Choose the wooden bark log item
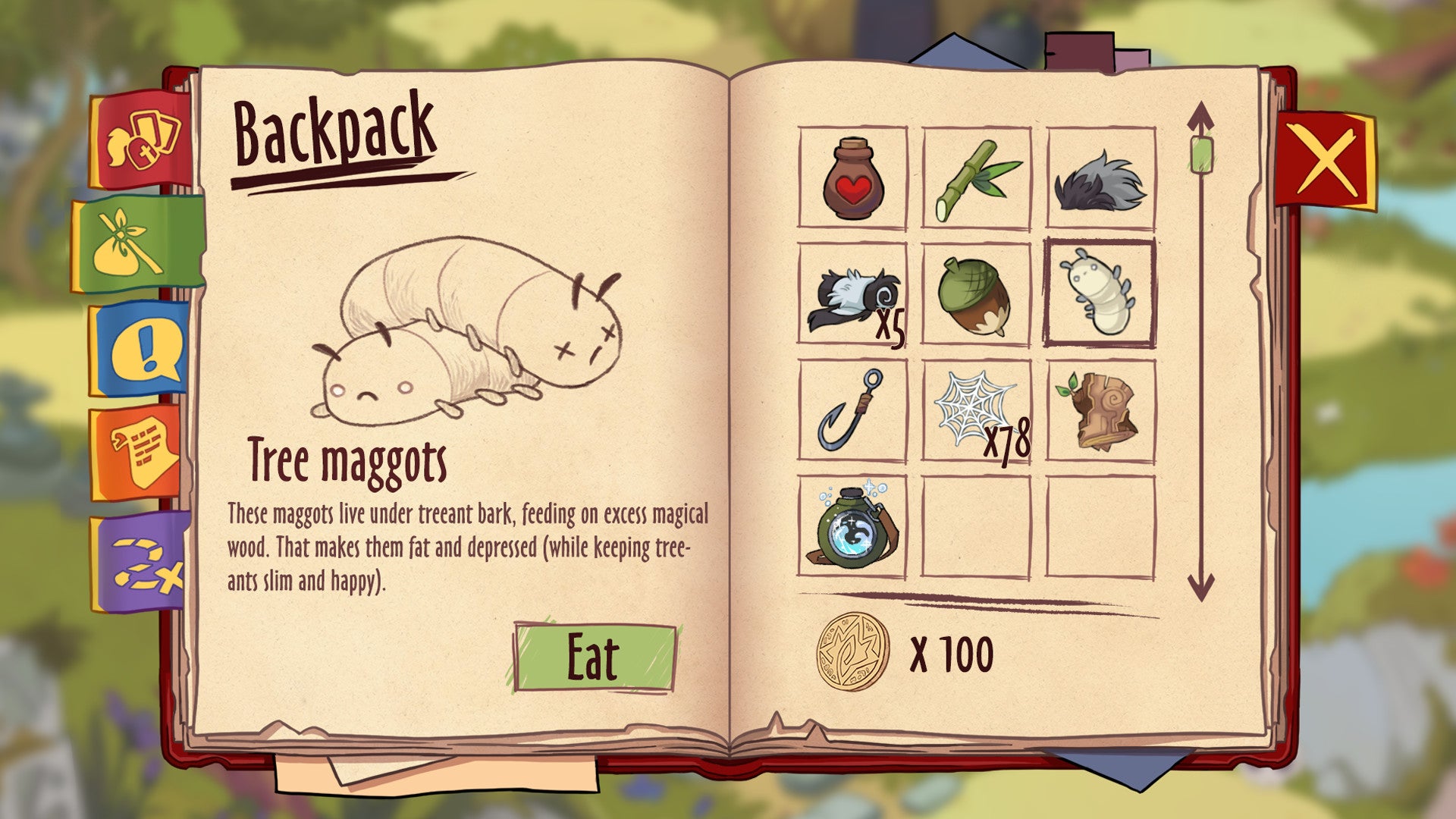1456x819 pixels. tap(1100, 410)
